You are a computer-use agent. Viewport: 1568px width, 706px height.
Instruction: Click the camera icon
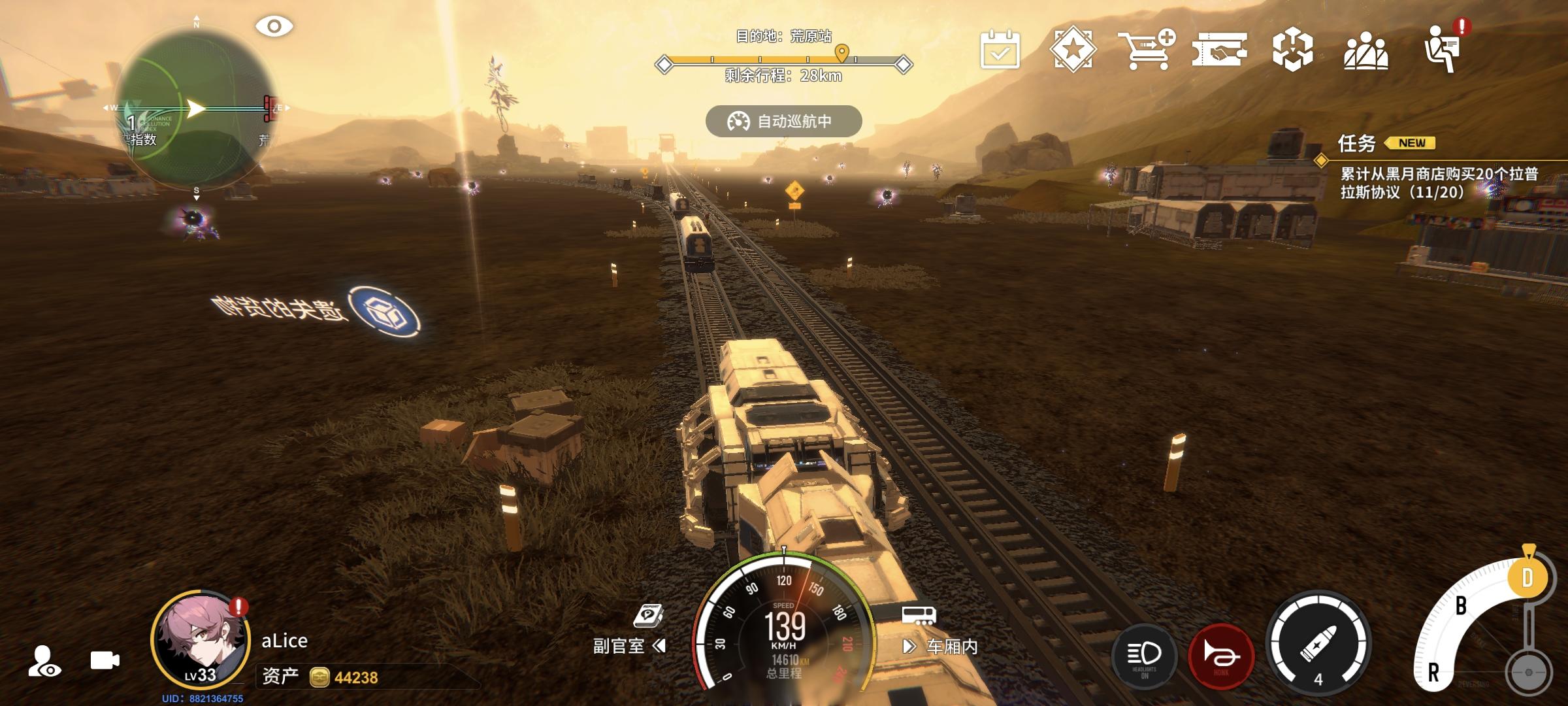coord(105,660)
